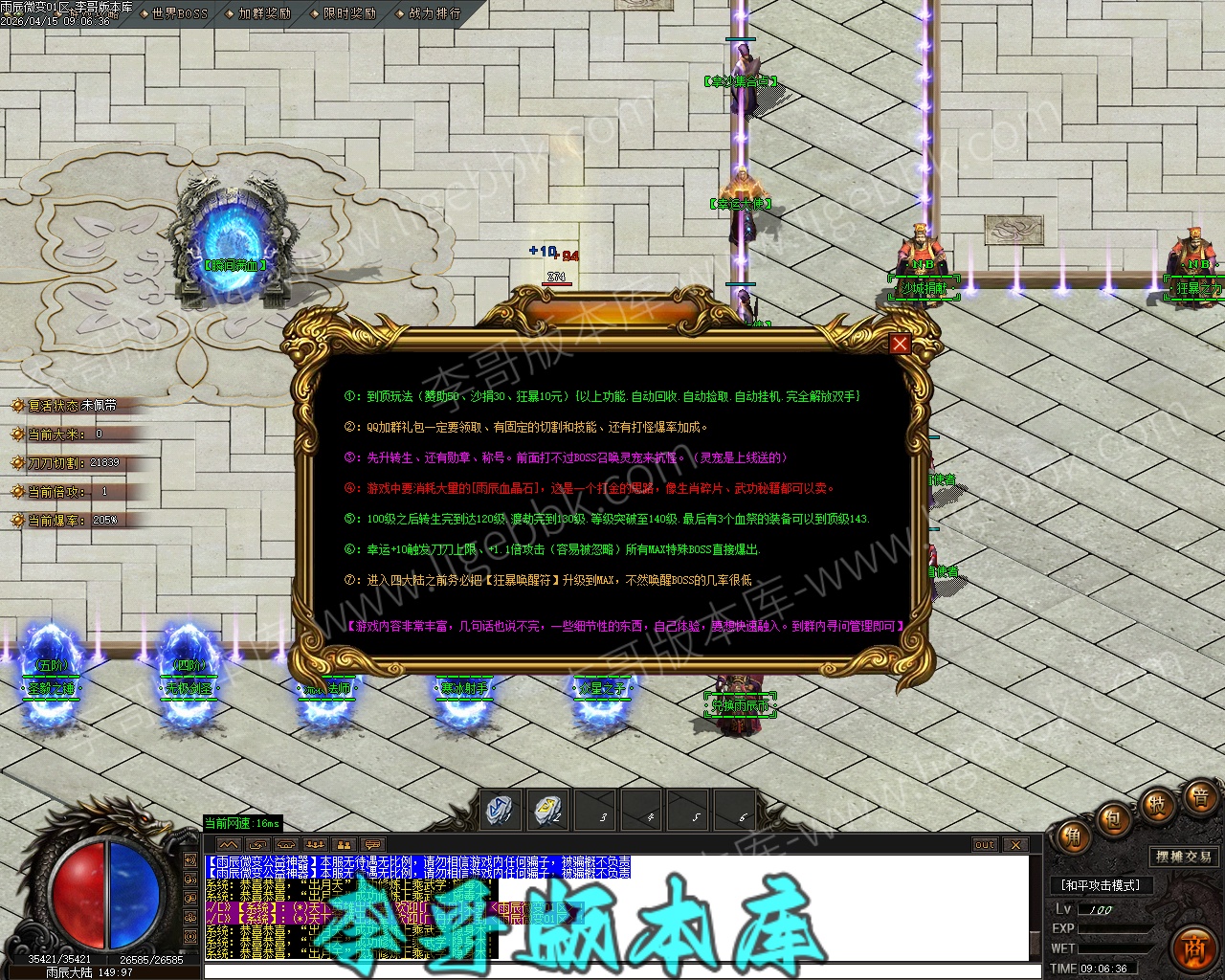Close the chat window with its X button
The height and width of the screenshot is (980, 1225).
coord(1015,845)
